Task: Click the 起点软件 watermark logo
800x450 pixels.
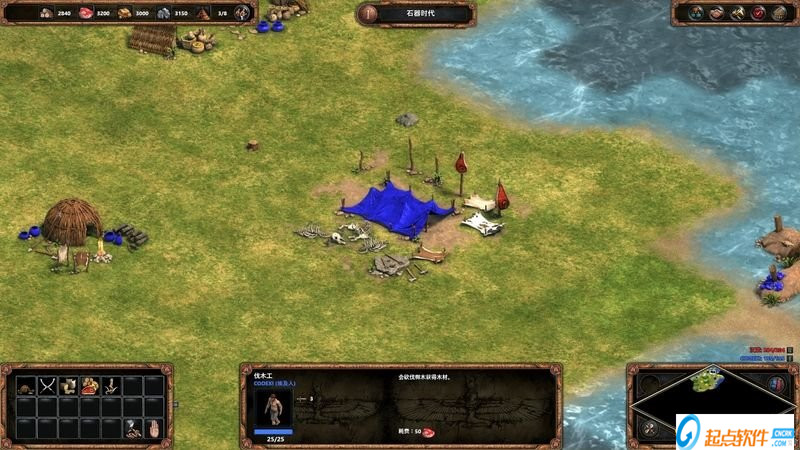Action: (735, 432)
